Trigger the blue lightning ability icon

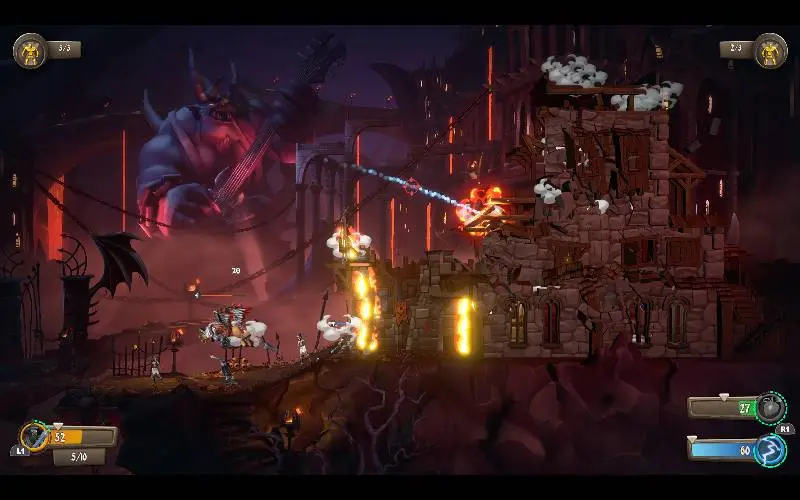pyautogui.click(x=768, y=449)
